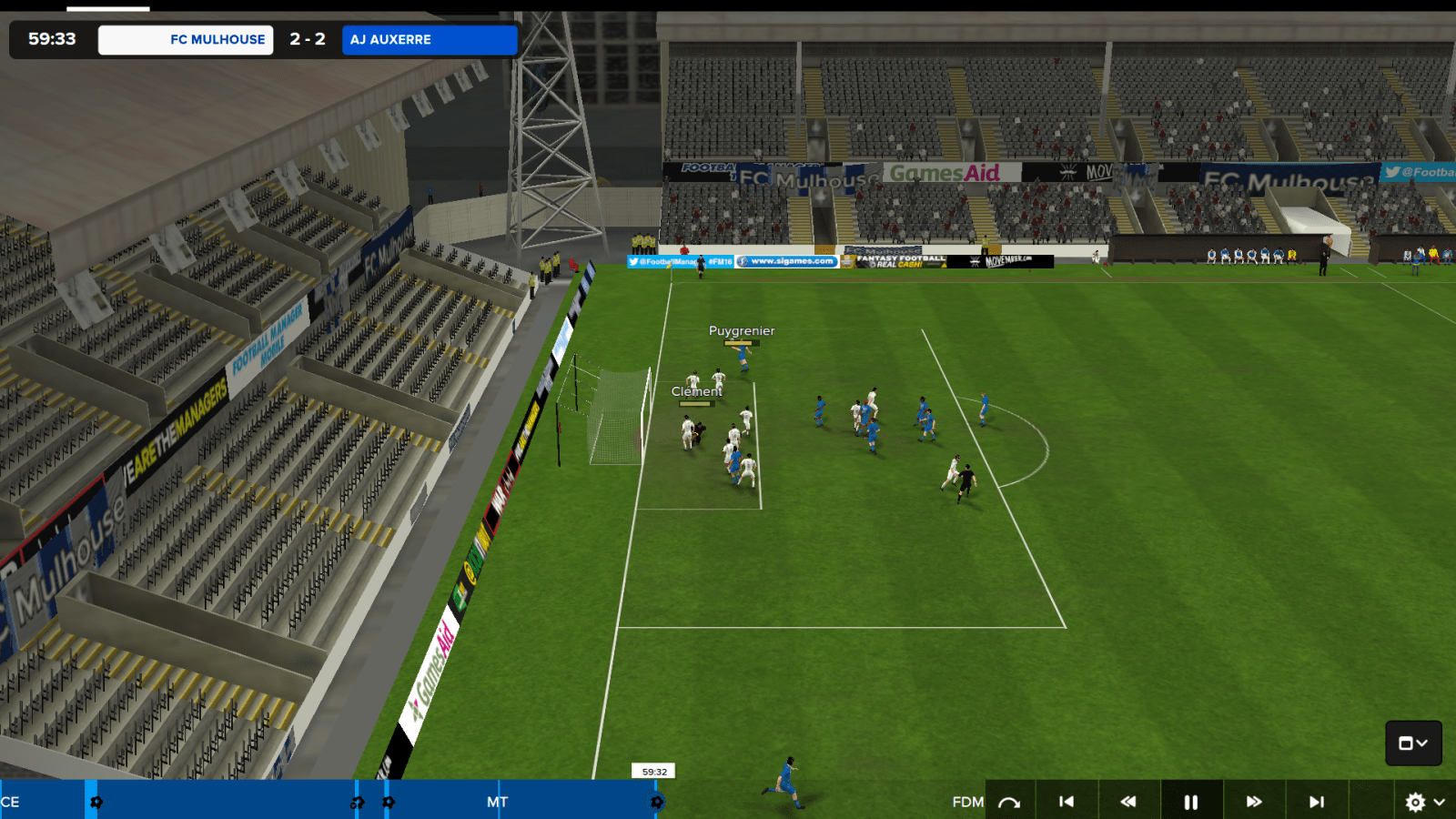The image size is (1456, 819).
Task: Click the 59:32 time marker tooltip
Action: pyautogui.click(x=654, y=771)
